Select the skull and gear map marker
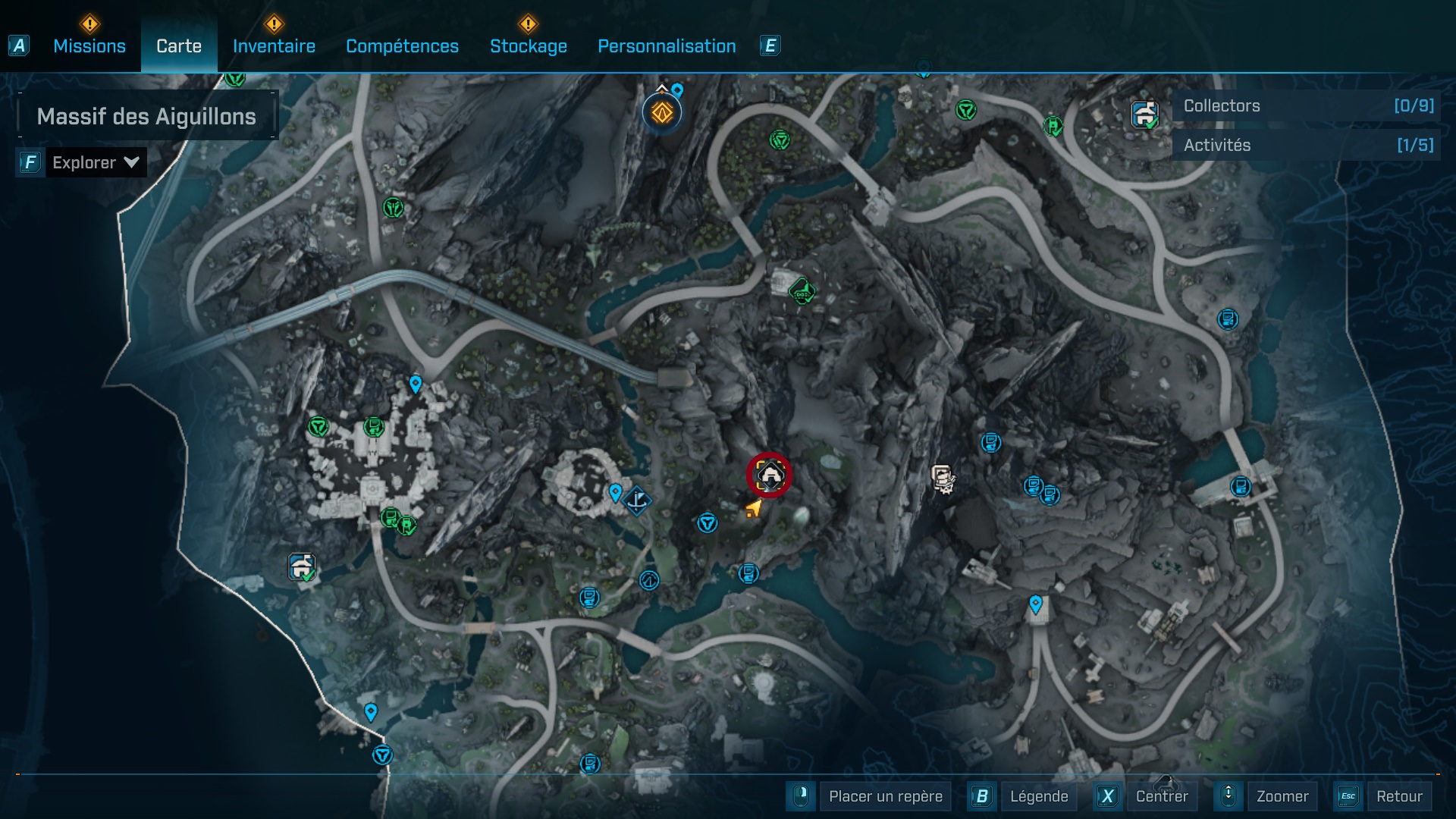Image resolution: width=1456 pixels, height=819 pixels. (943, 479)
